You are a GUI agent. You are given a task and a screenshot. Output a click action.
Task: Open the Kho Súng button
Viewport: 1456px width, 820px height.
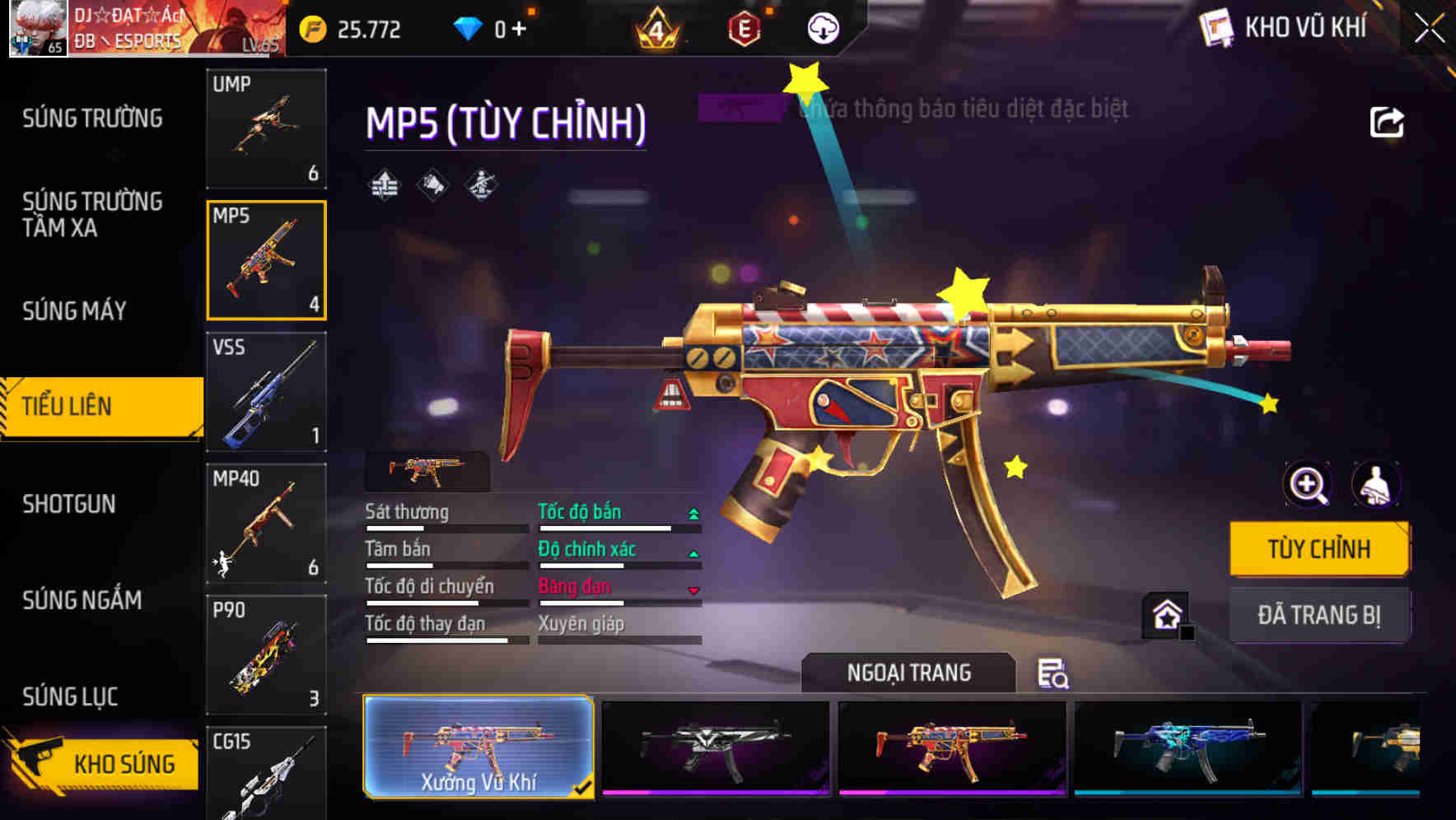pyautogui.click(x=103, y=763)
